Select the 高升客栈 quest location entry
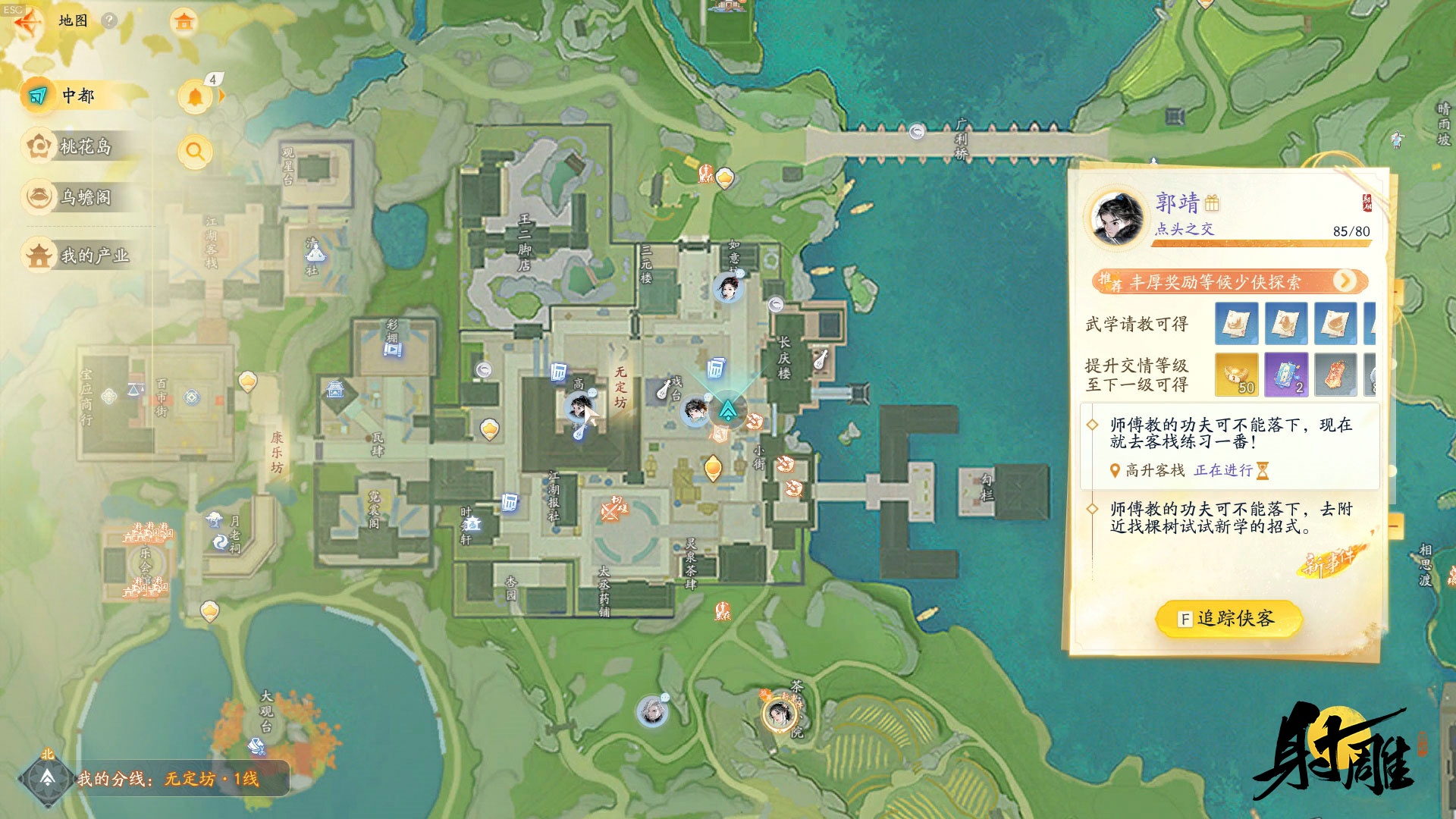This screenshot has width=1456, height=819. [1154, 471]
